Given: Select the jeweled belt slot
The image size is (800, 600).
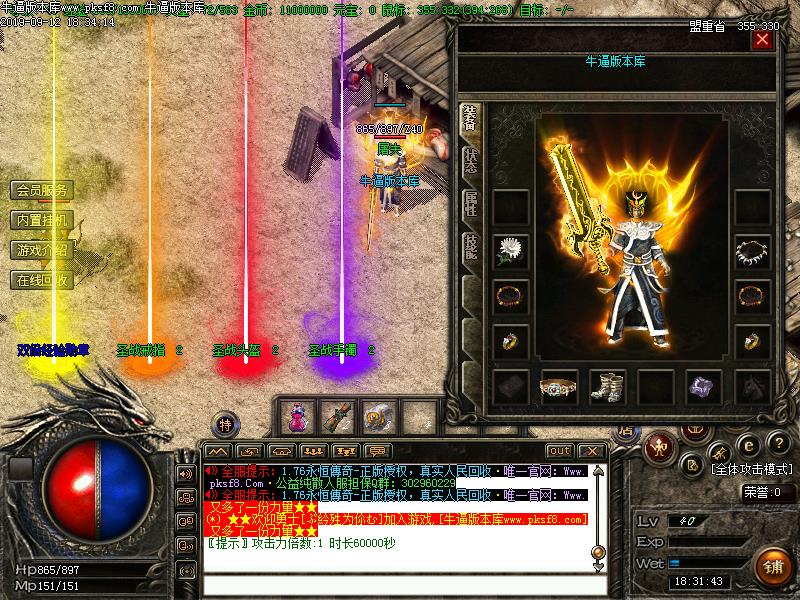Looking at the screenshot, I should click(x=558, y=387).
